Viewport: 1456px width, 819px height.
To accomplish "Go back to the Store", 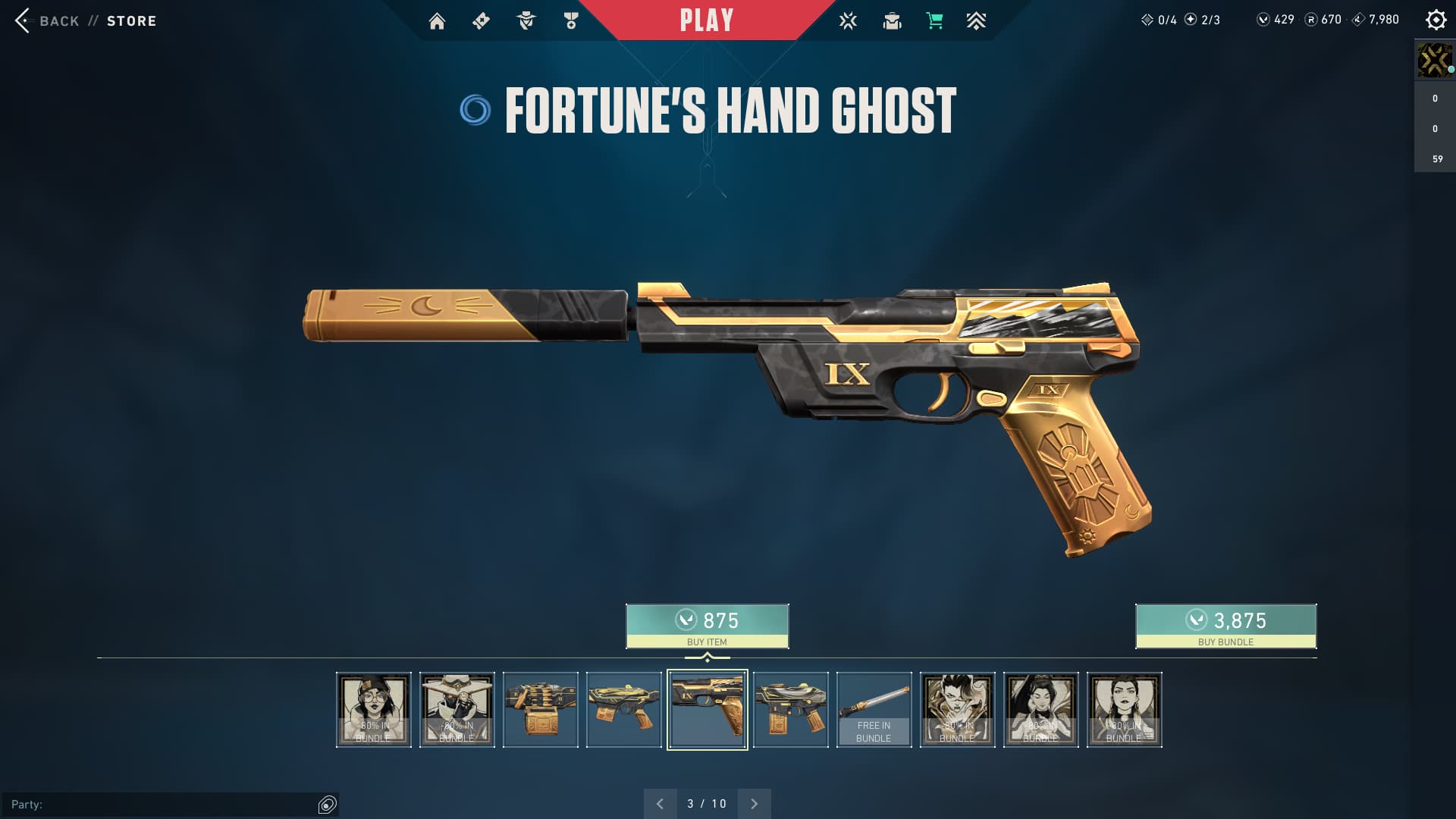I will pos(85,21).
